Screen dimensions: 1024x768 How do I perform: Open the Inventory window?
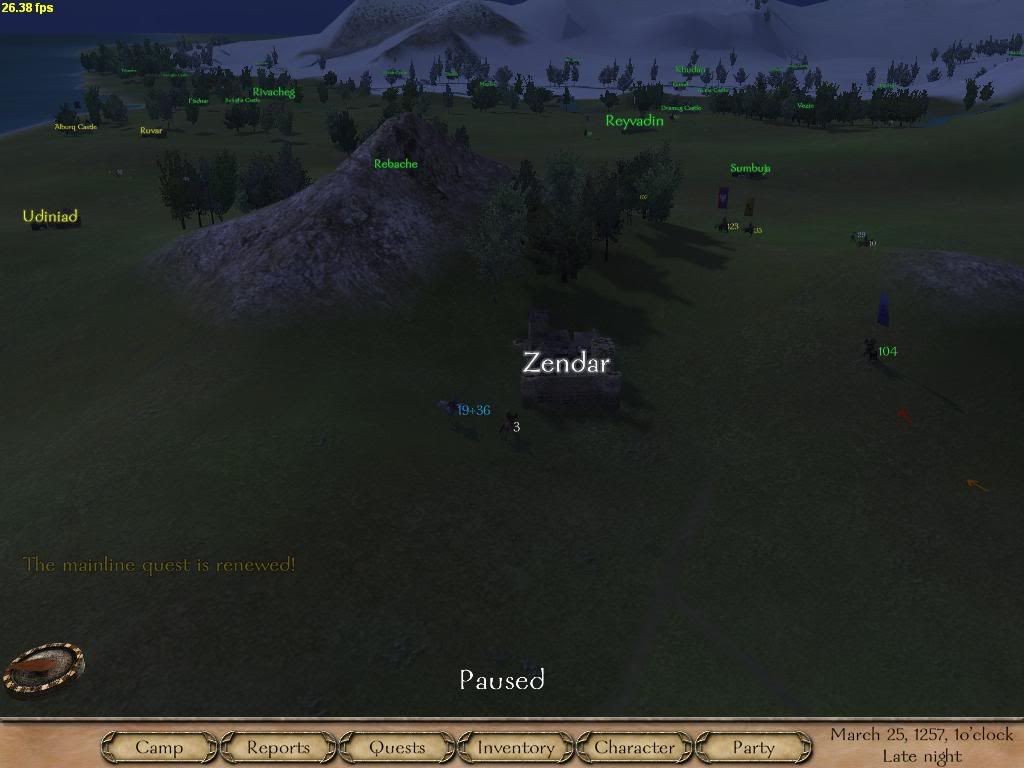515,747
